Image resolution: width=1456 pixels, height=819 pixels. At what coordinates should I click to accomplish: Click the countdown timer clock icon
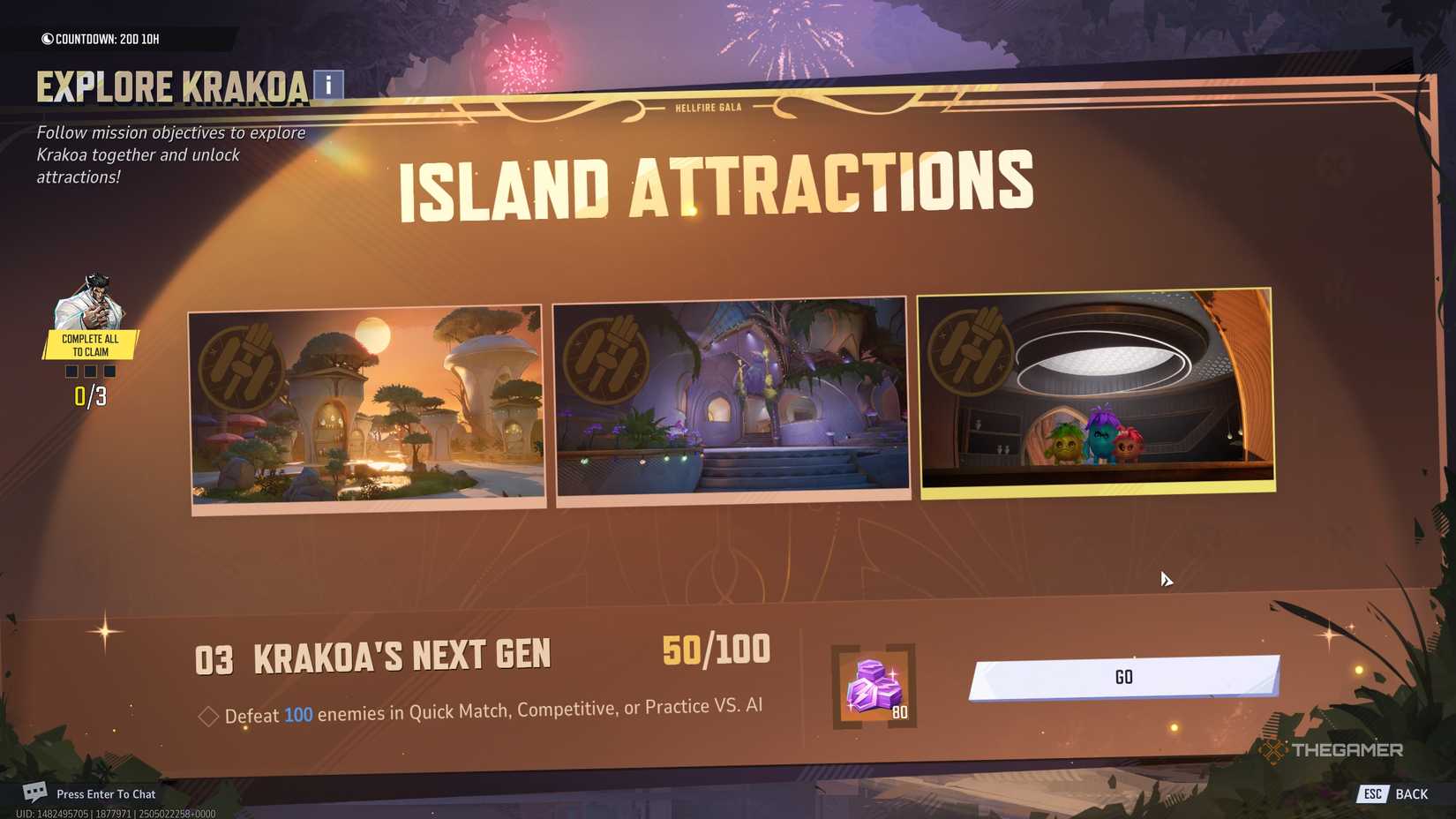[49, 37]
